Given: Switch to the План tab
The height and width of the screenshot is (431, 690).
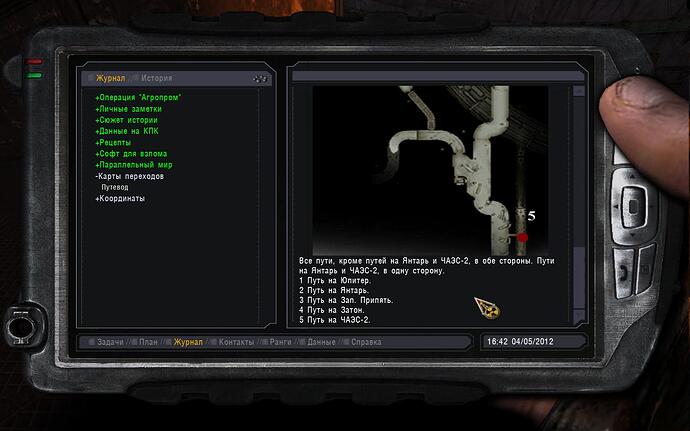Looking at the screenshot, I should click(148, 342).
